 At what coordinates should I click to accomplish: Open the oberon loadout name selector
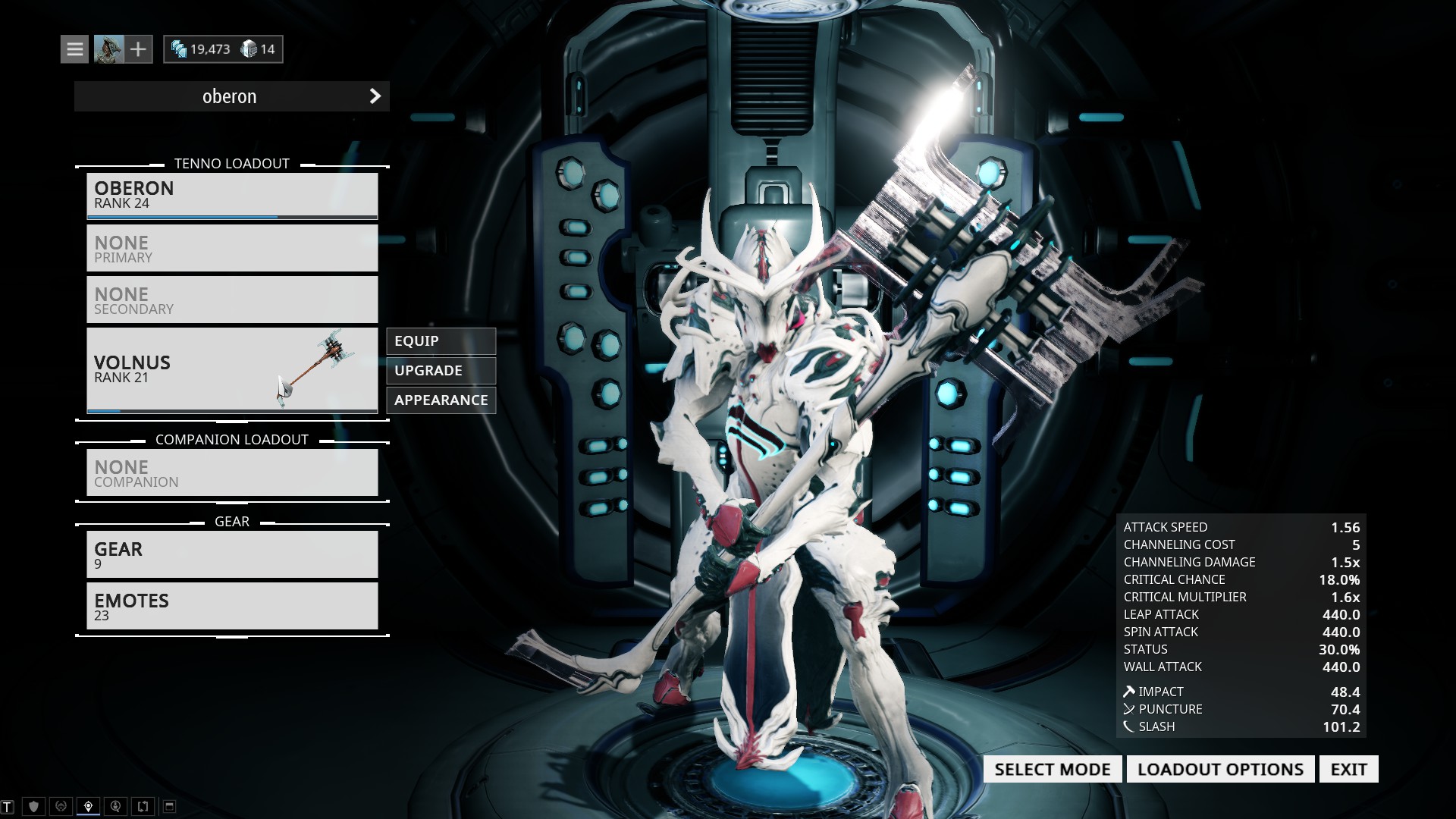[x=232, y=96]
